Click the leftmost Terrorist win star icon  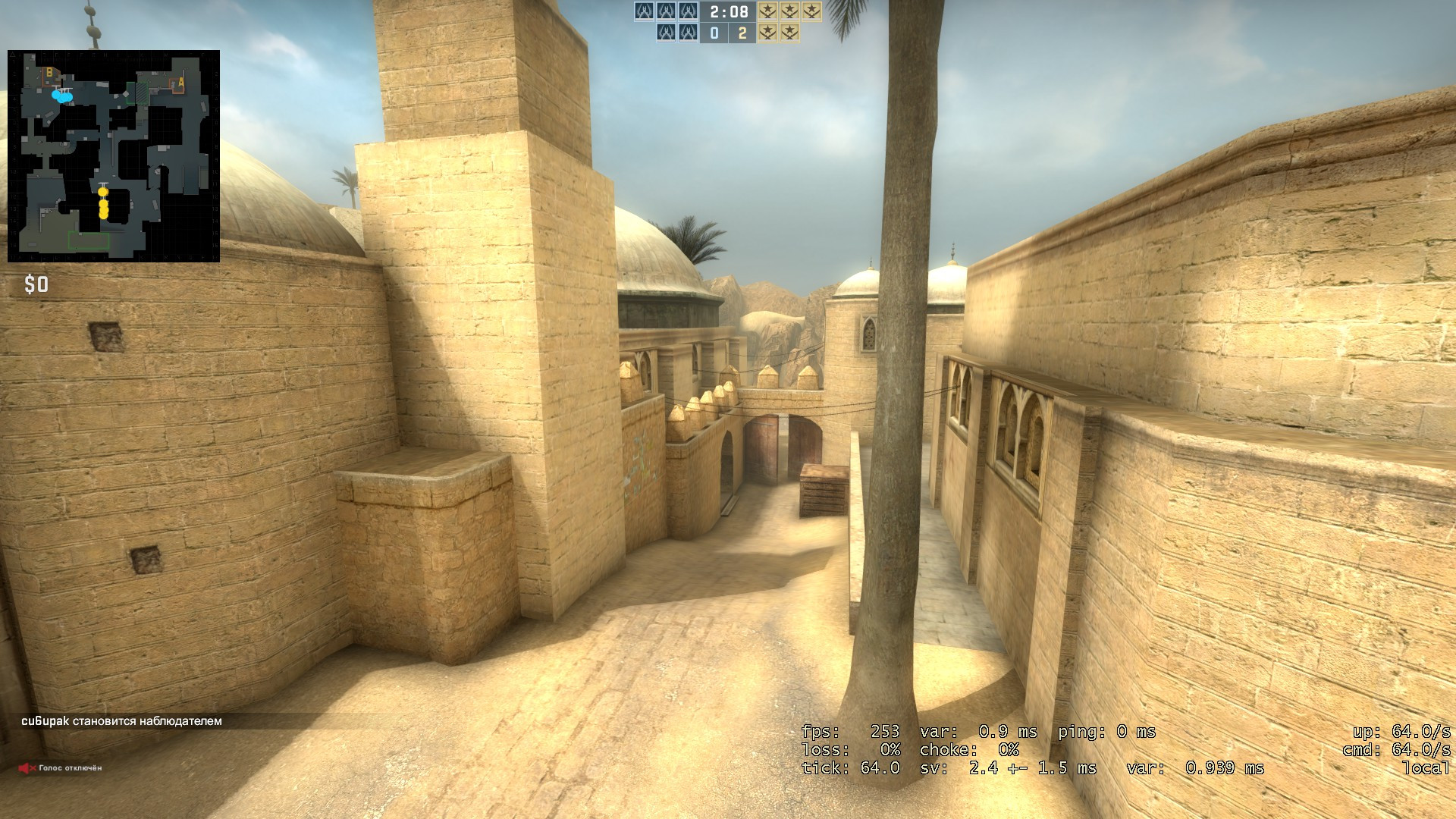768,12
